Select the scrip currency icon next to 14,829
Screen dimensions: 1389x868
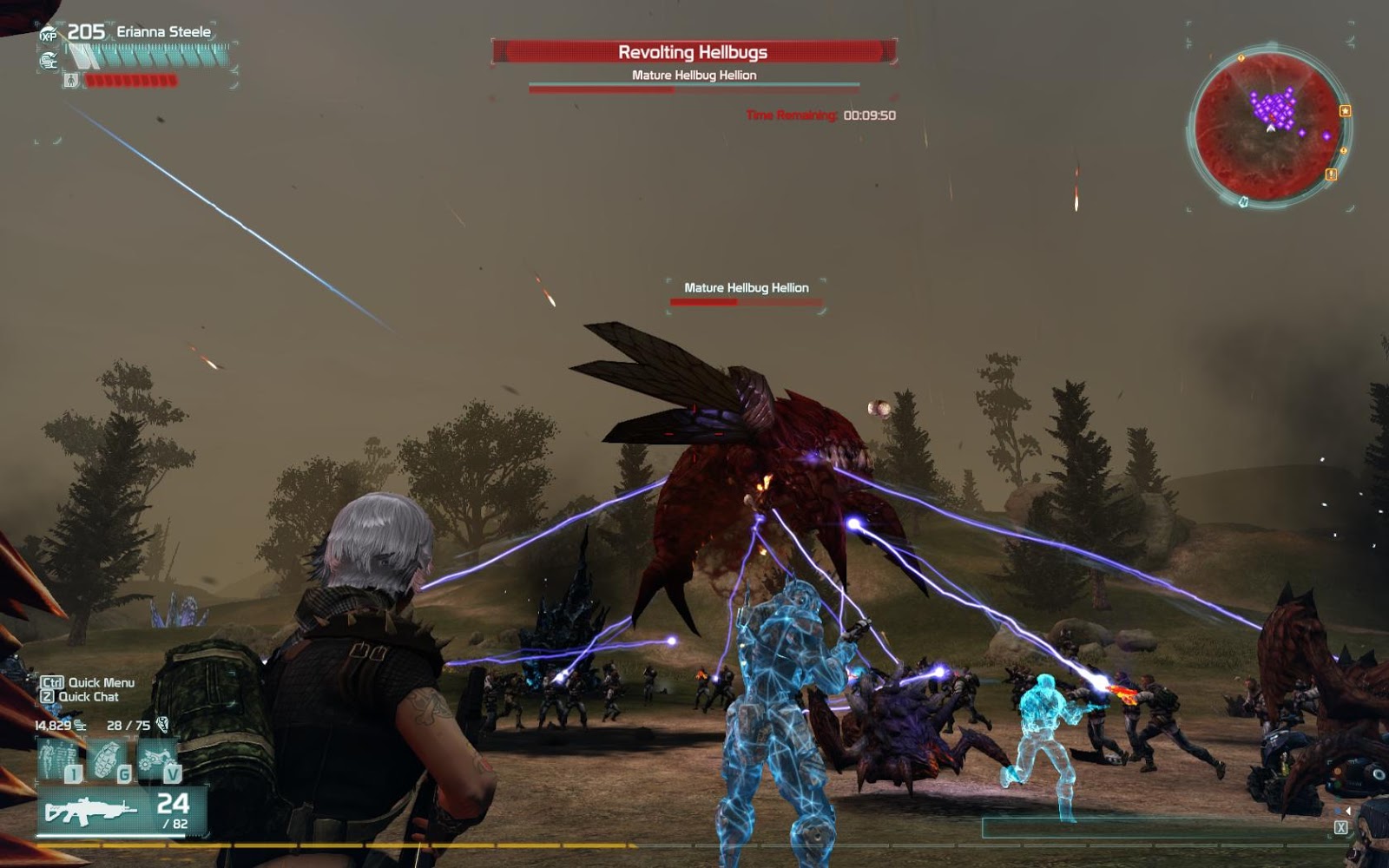(80, 725)
